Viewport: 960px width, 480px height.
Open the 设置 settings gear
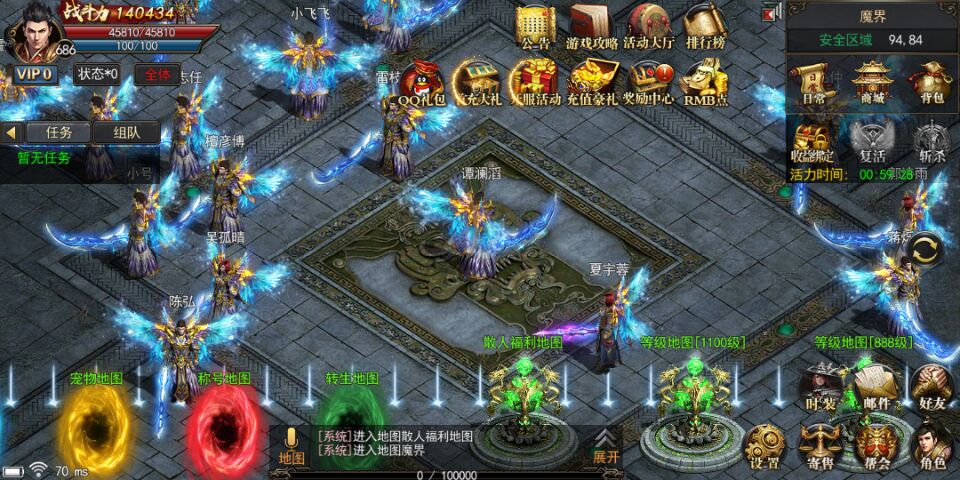[x=765, y=447]
